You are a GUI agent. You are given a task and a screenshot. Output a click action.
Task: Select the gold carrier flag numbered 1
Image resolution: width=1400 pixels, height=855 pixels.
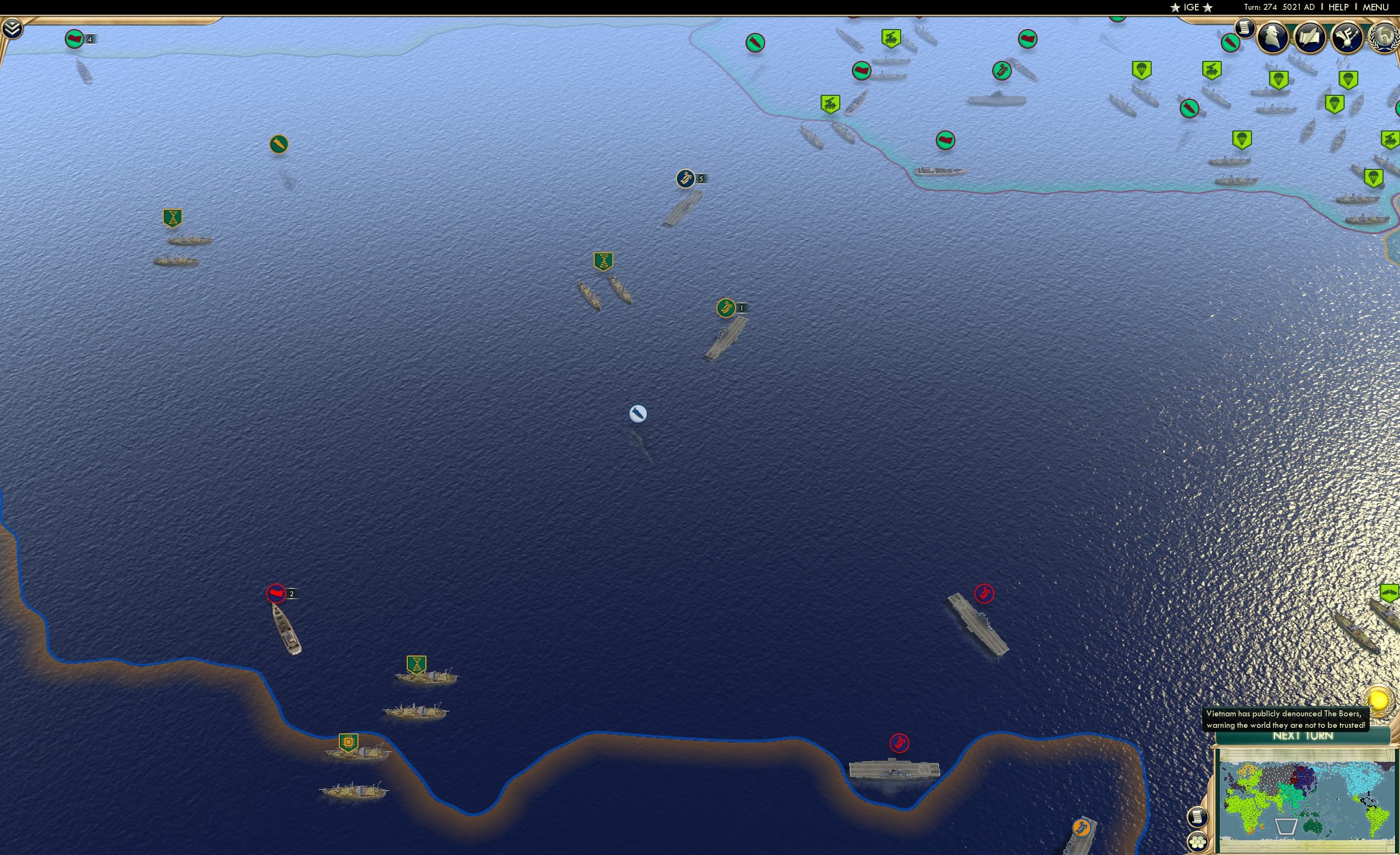point(727,307)
